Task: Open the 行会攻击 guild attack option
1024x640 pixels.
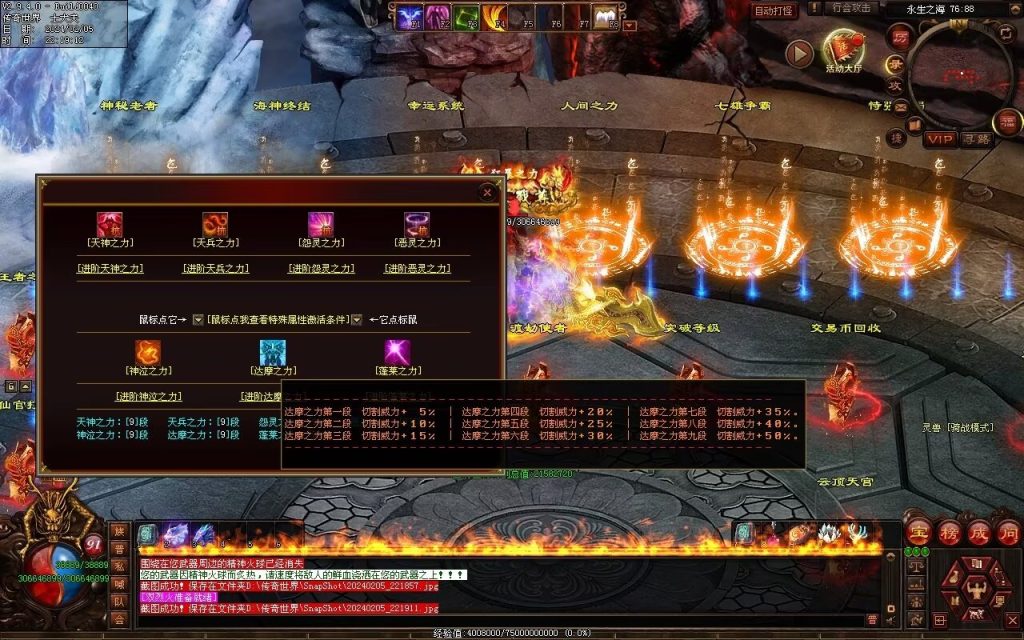Action: (851, 8)
